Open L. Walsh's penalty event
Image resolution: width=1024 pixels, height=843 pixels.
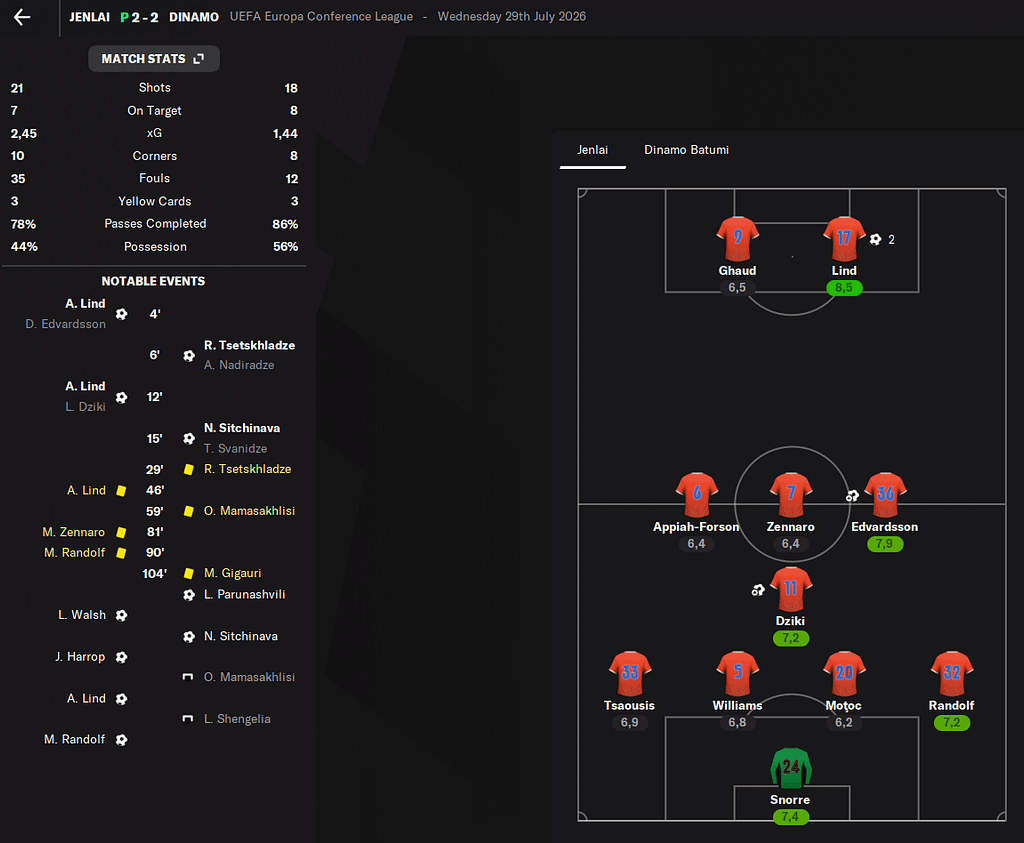coord(81,615)
